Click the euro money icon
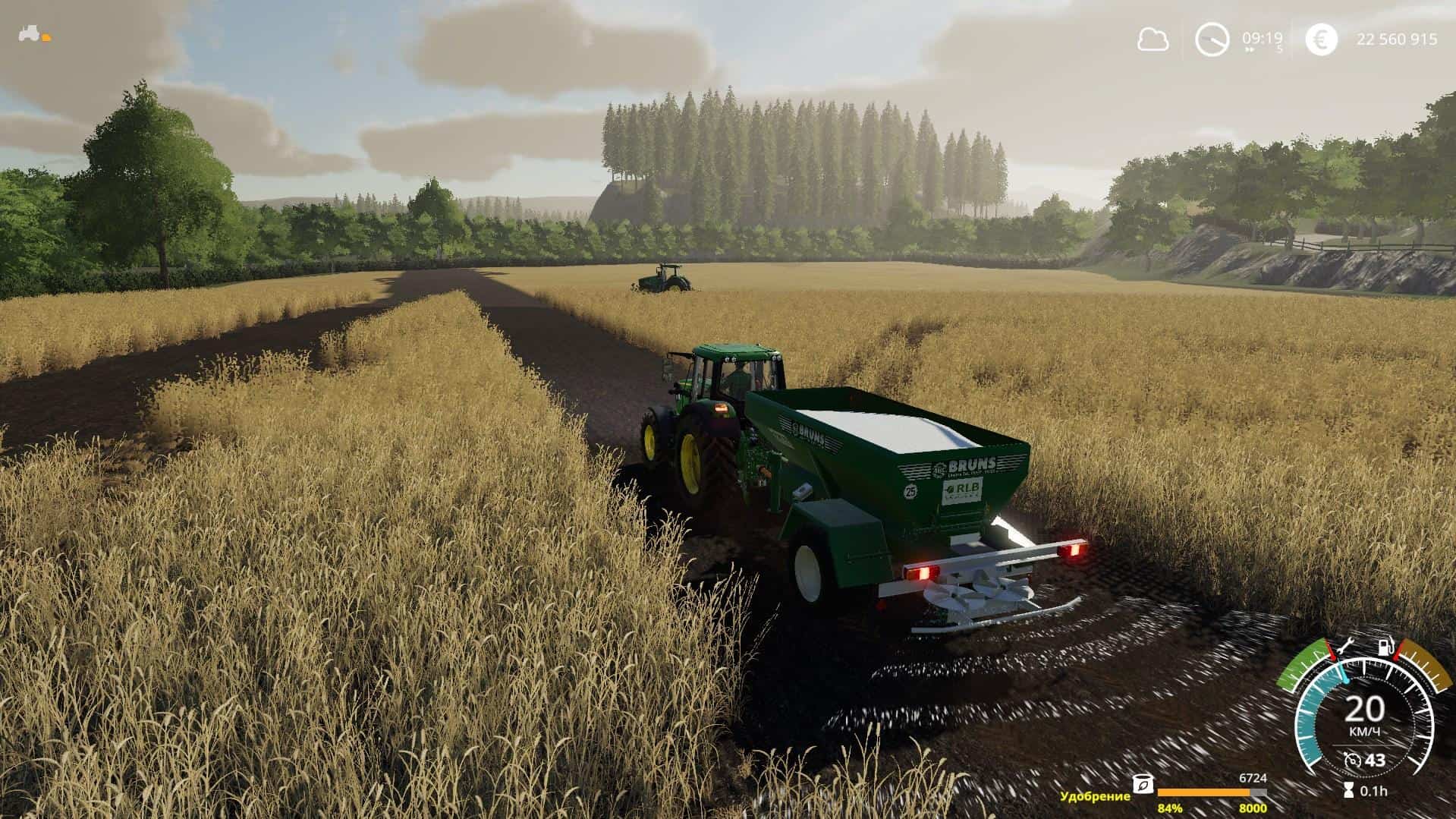Image resolution: width=1456 pixels, height=819 pixels. 1321,39
